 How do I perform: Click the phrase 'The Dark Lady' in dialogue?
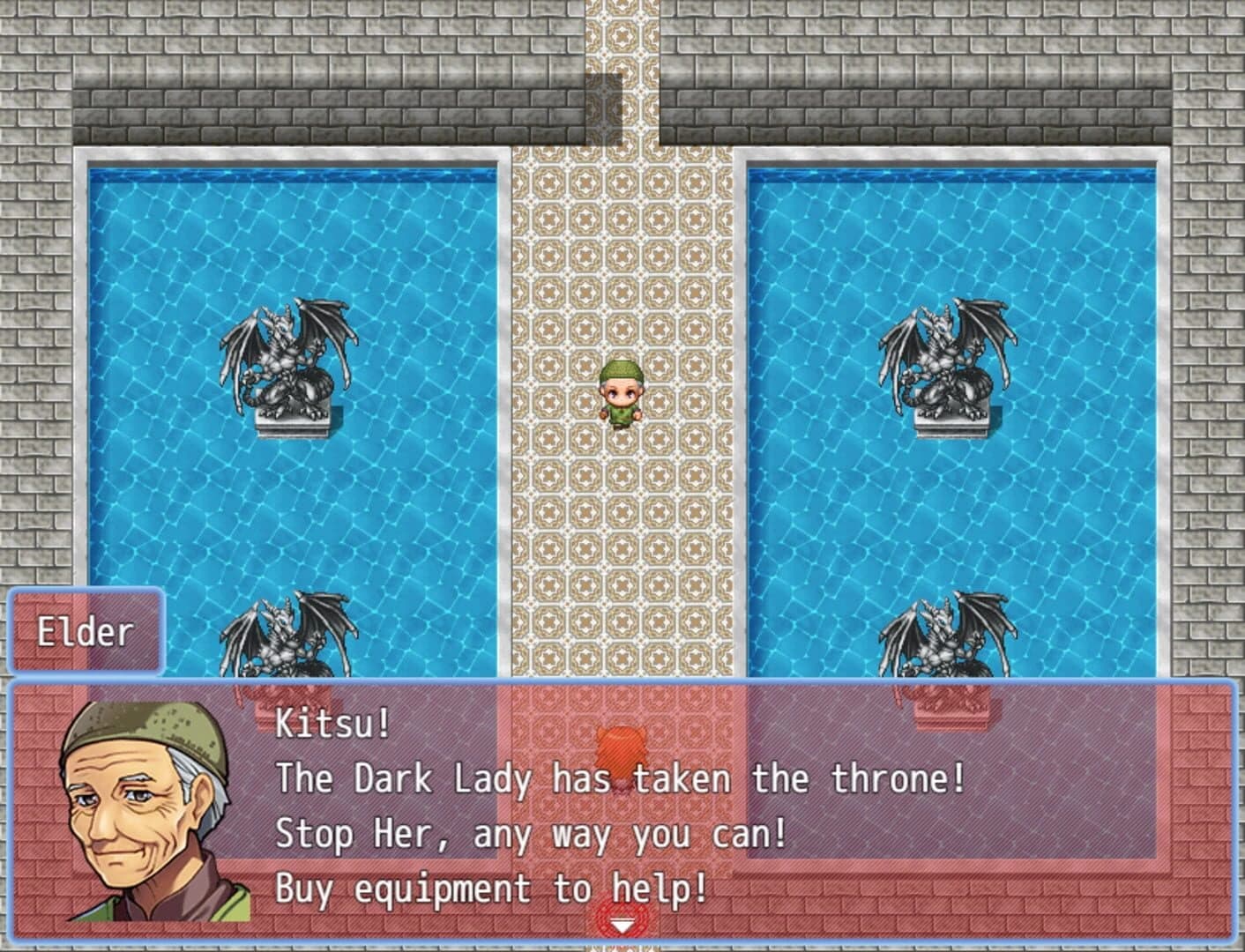point(401,777)
